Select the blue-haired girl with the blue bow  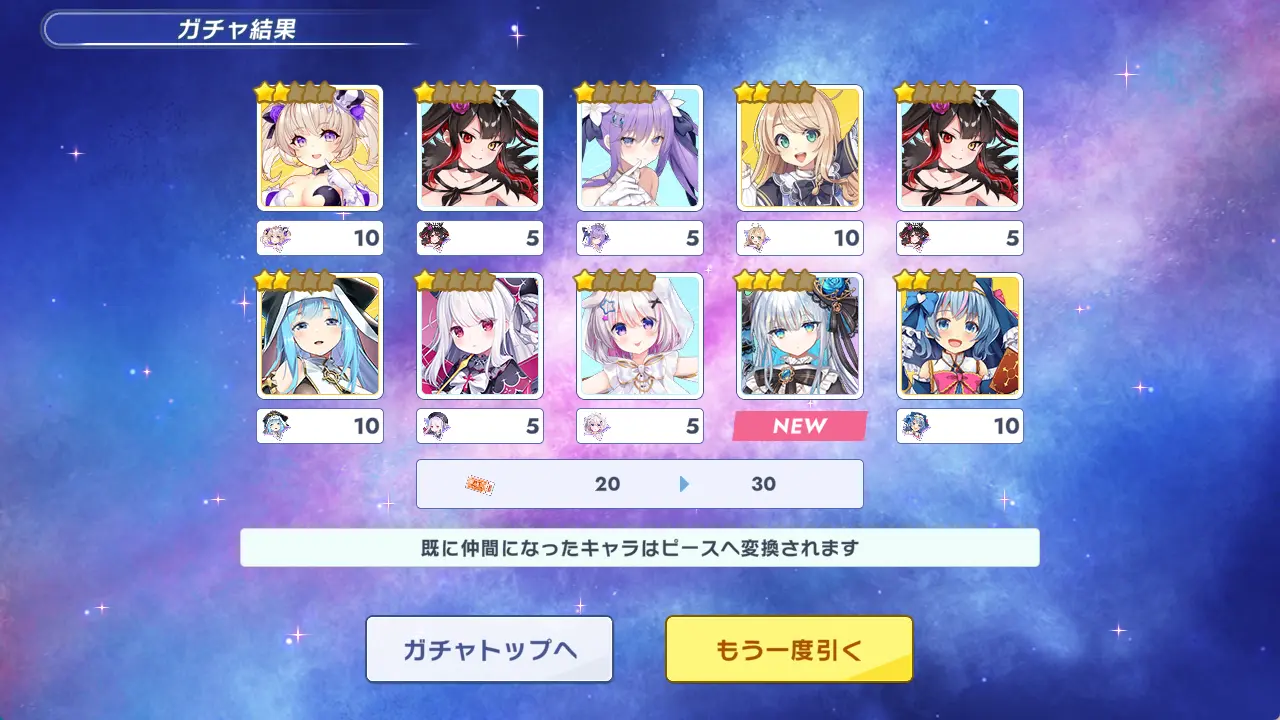pyautogui.click(x=960, y=336)
